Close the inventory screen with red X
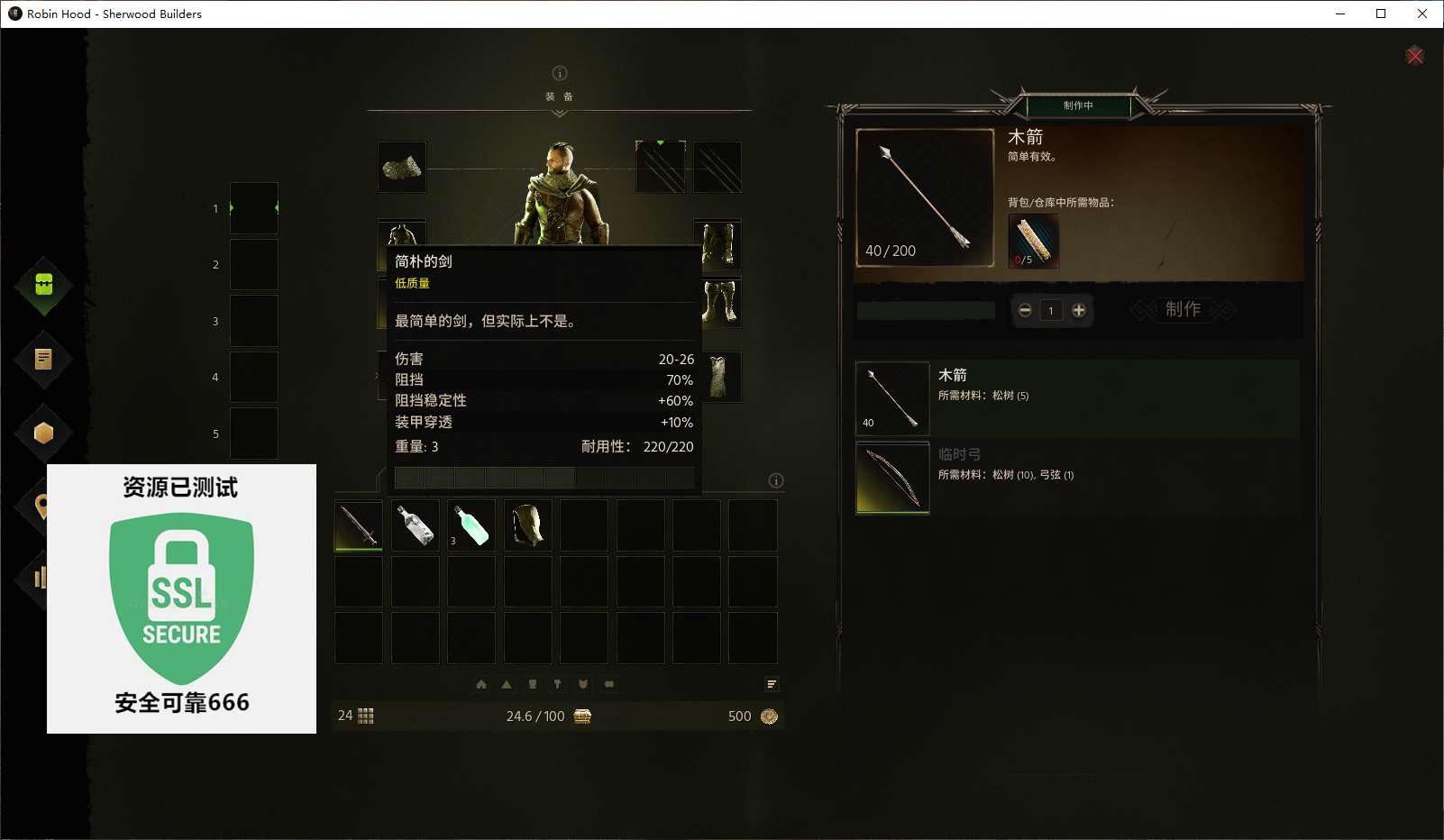 click(x=1414, y=56)
